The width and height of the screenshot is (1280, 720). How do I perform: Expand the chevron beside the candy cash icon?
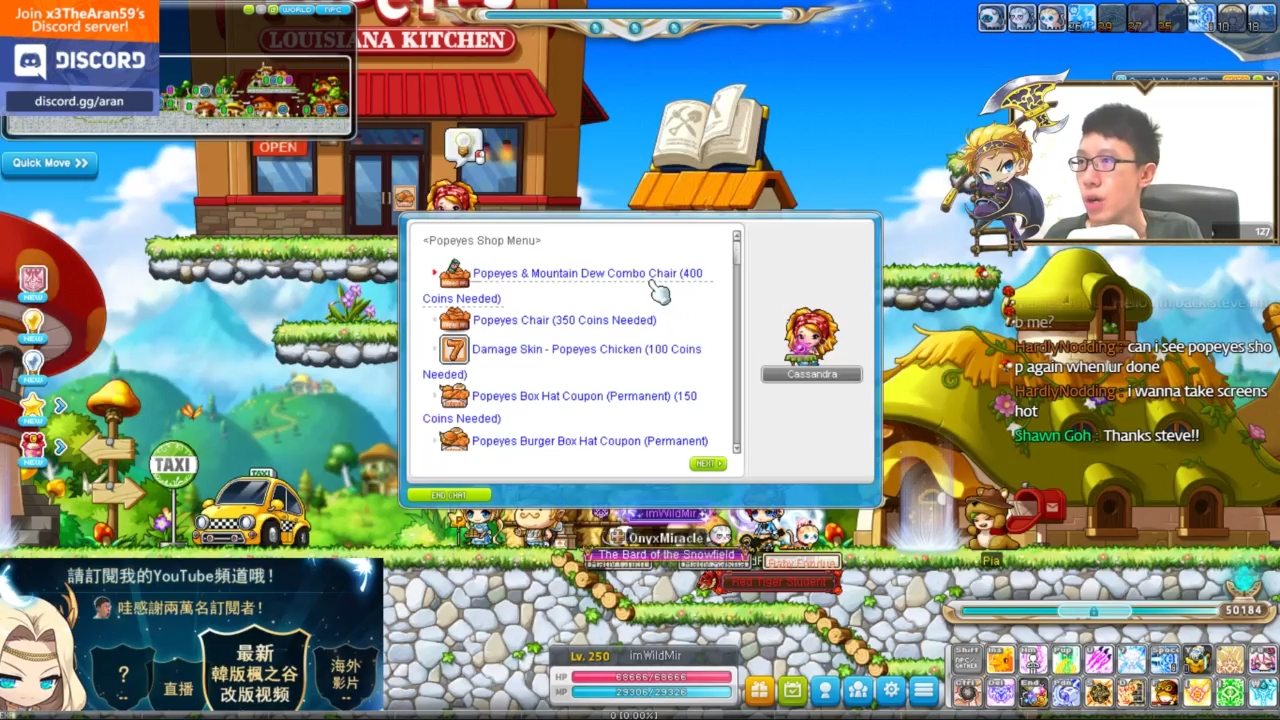point(60,448)
